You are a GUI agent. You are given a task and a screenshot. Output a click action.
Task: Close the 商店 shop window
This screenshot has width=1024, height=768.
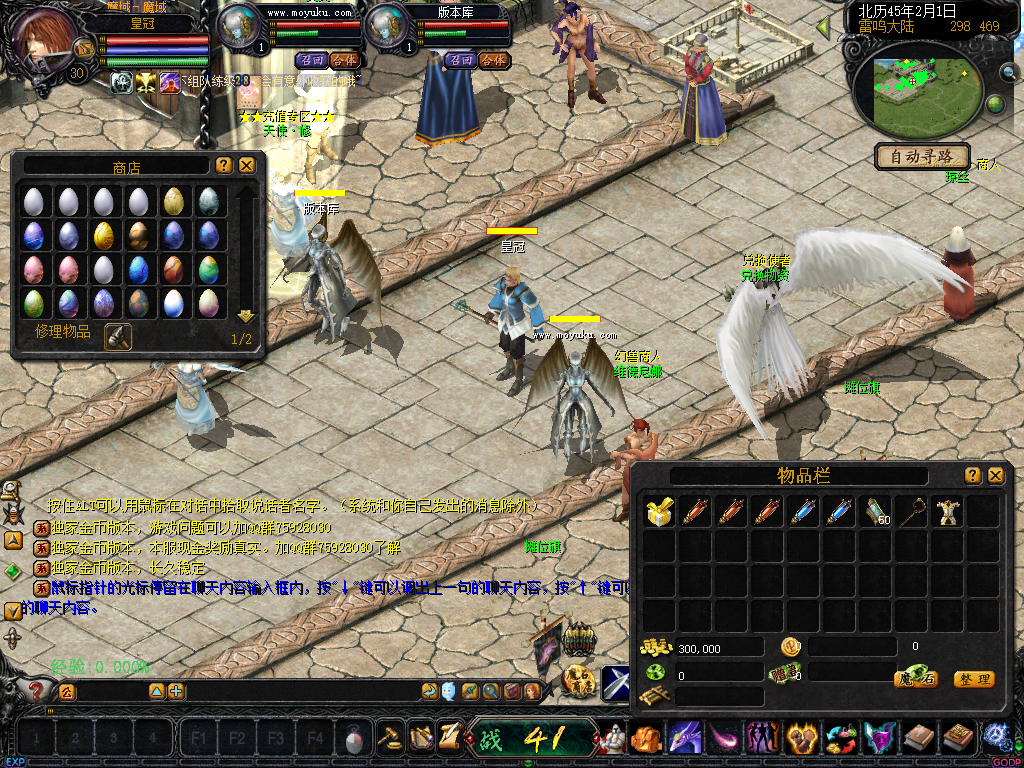coord(247,165)
